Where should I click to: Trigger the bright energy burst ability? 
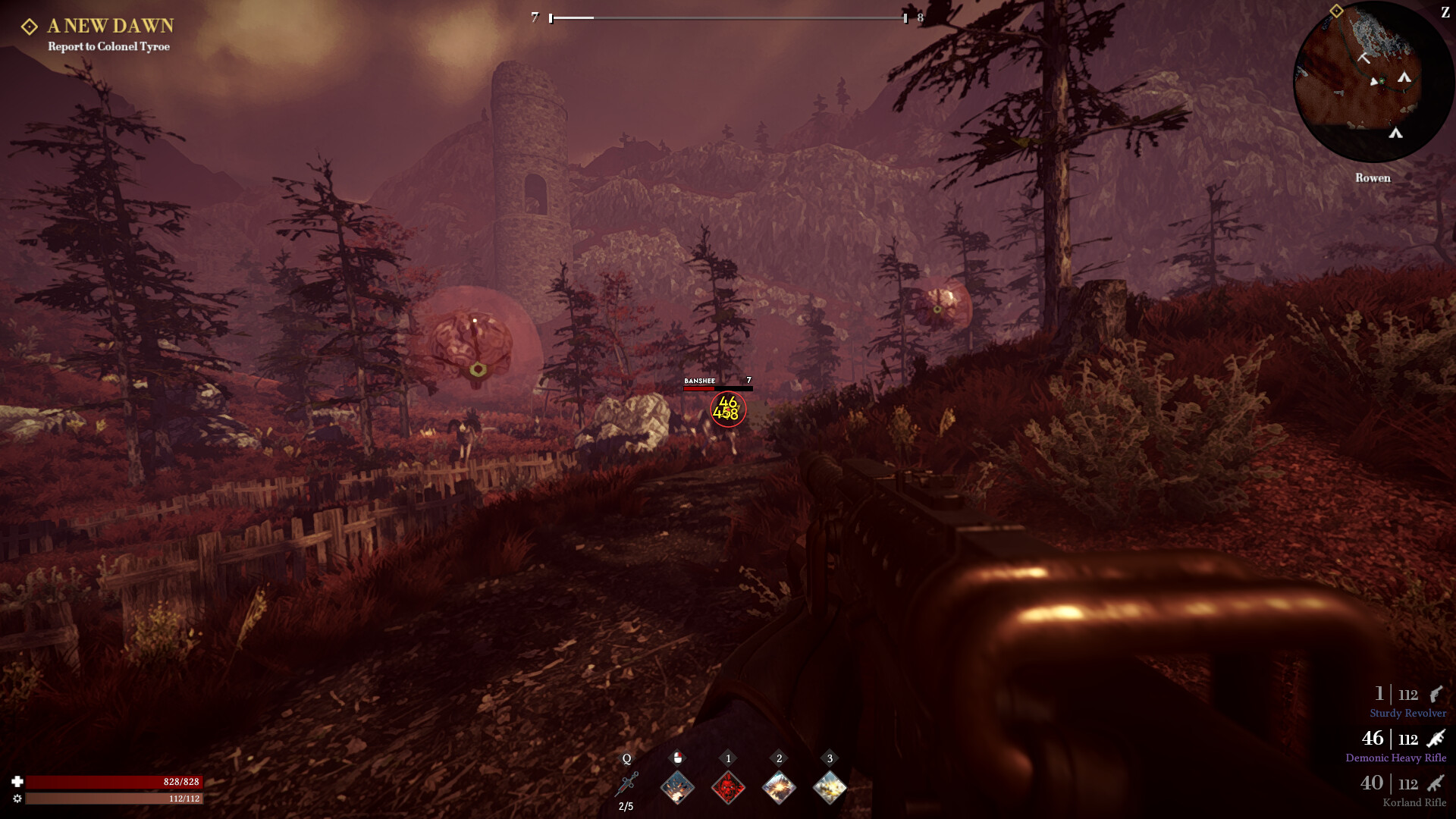779,787
